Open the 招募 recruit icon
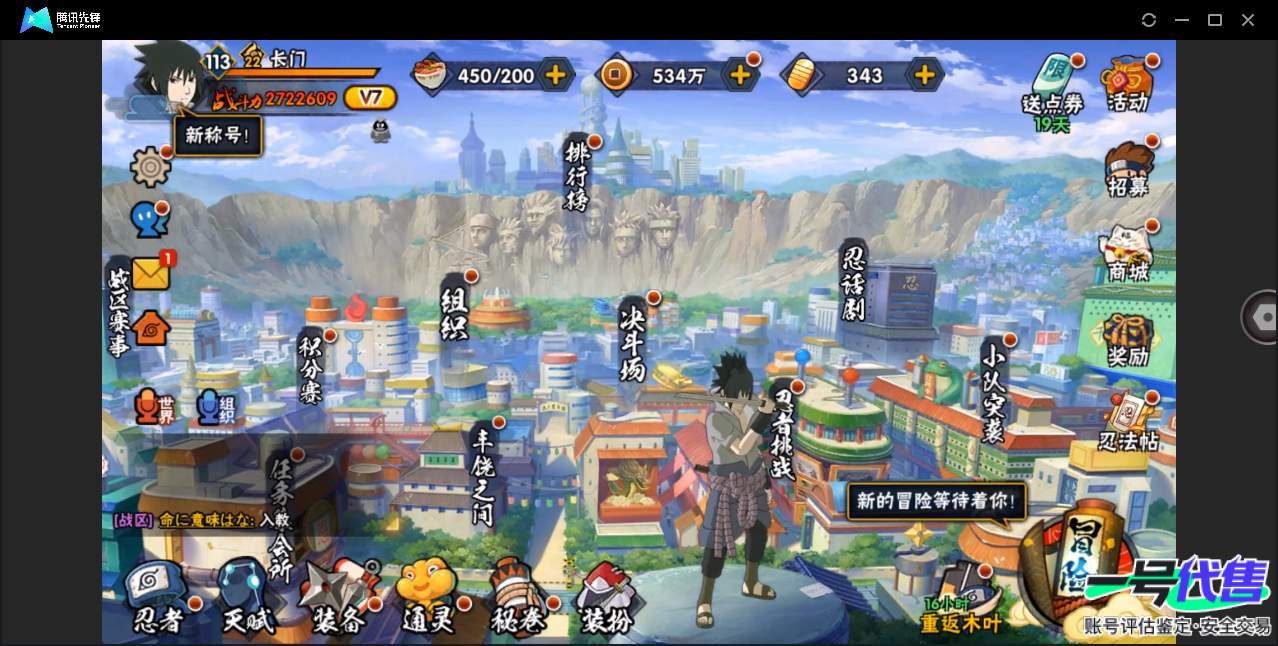The width and height of the screenshot is (1278, 646). (x=1128, y=170)
